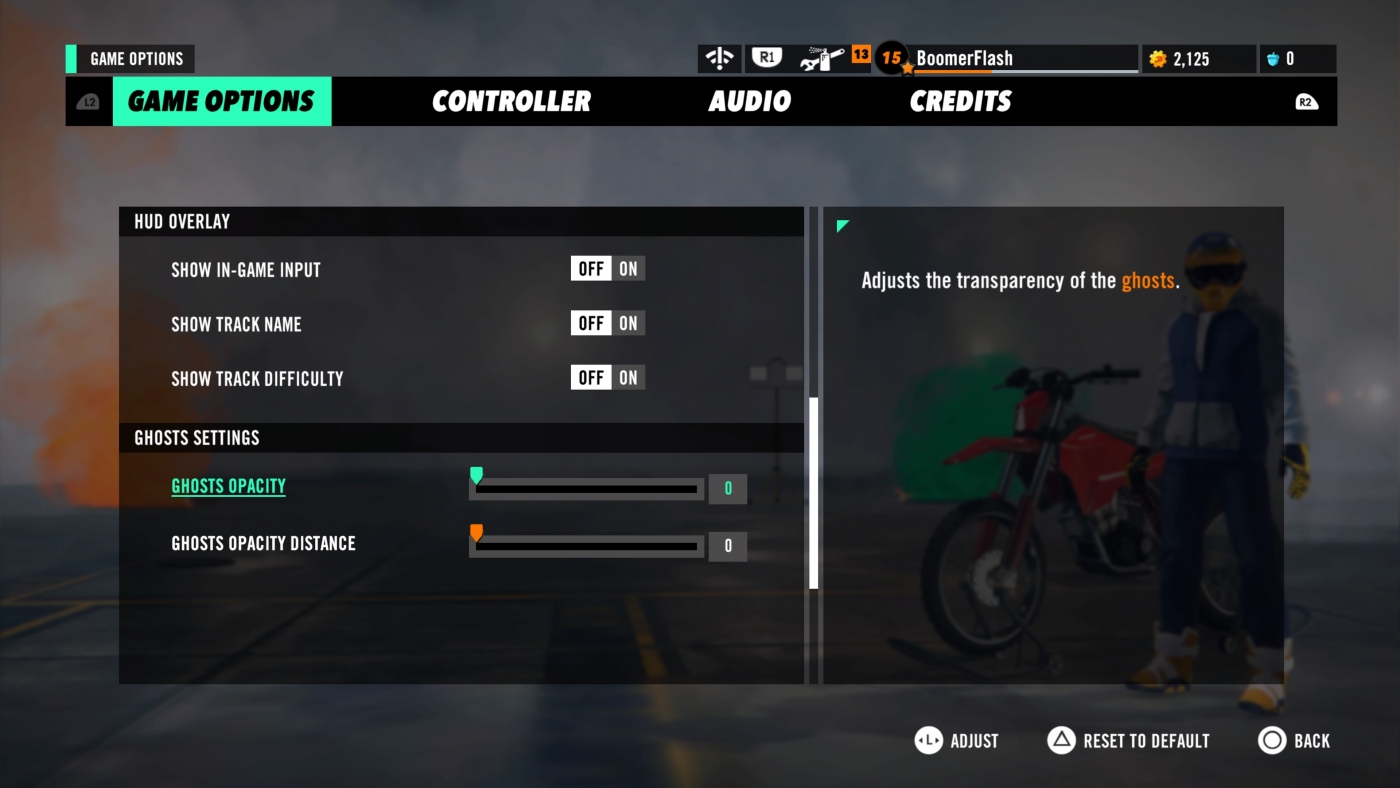This screenshot has height=788, width=1400.
Task: Click the R1 shoulder button icon
Action: tap(765, 57)
